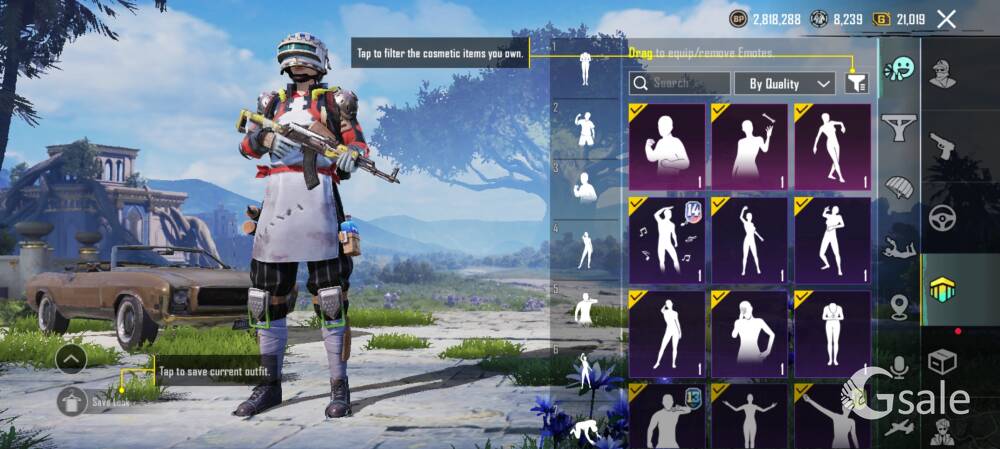Select the headless standing pose emote

pyautogui.click(x=832, y=333)
